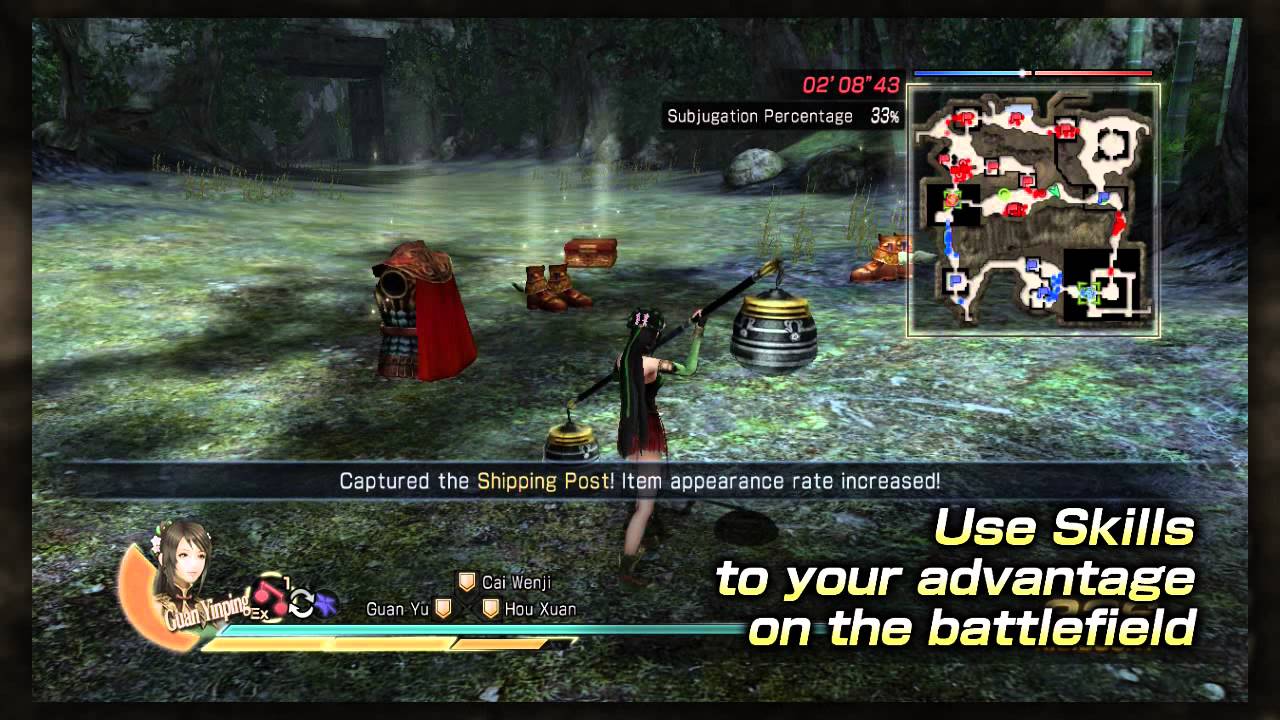Viewport: 1280px width, 720px height.
Task: Click the green ally dot on the minimap
Action: click(x=1005, y=195)
